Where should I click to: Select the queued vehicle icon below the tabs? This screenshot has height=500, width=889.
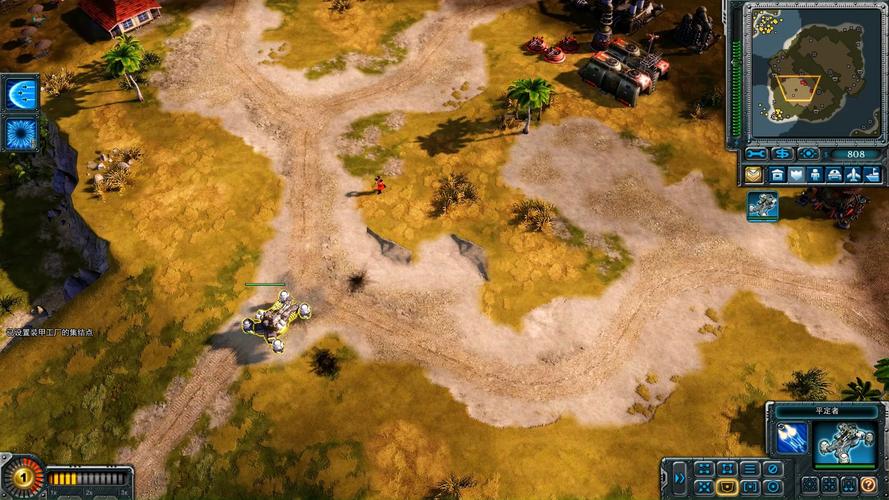762,205
